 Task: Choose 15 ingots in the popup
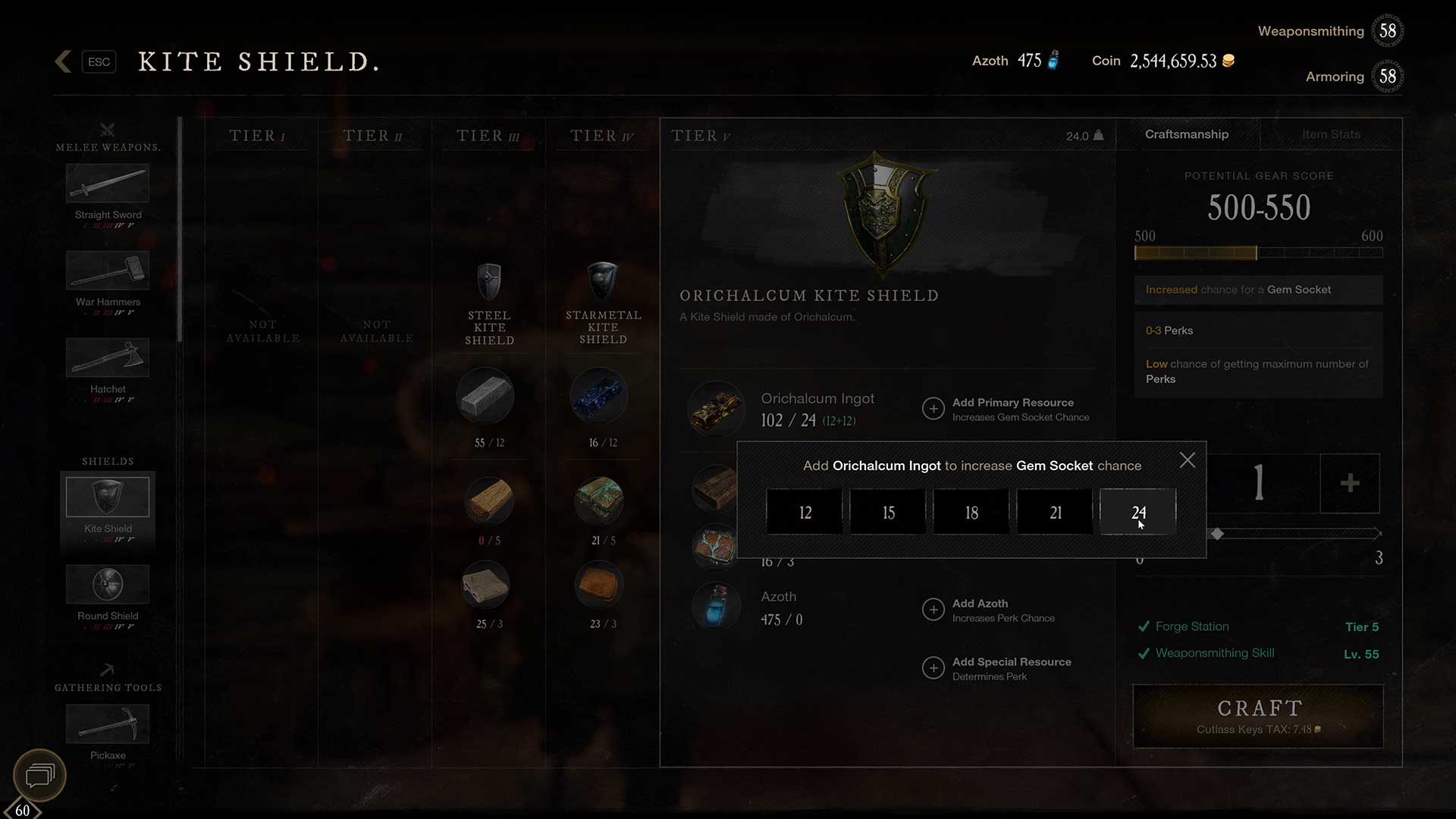pyautogui.click(x=888, y=513)
